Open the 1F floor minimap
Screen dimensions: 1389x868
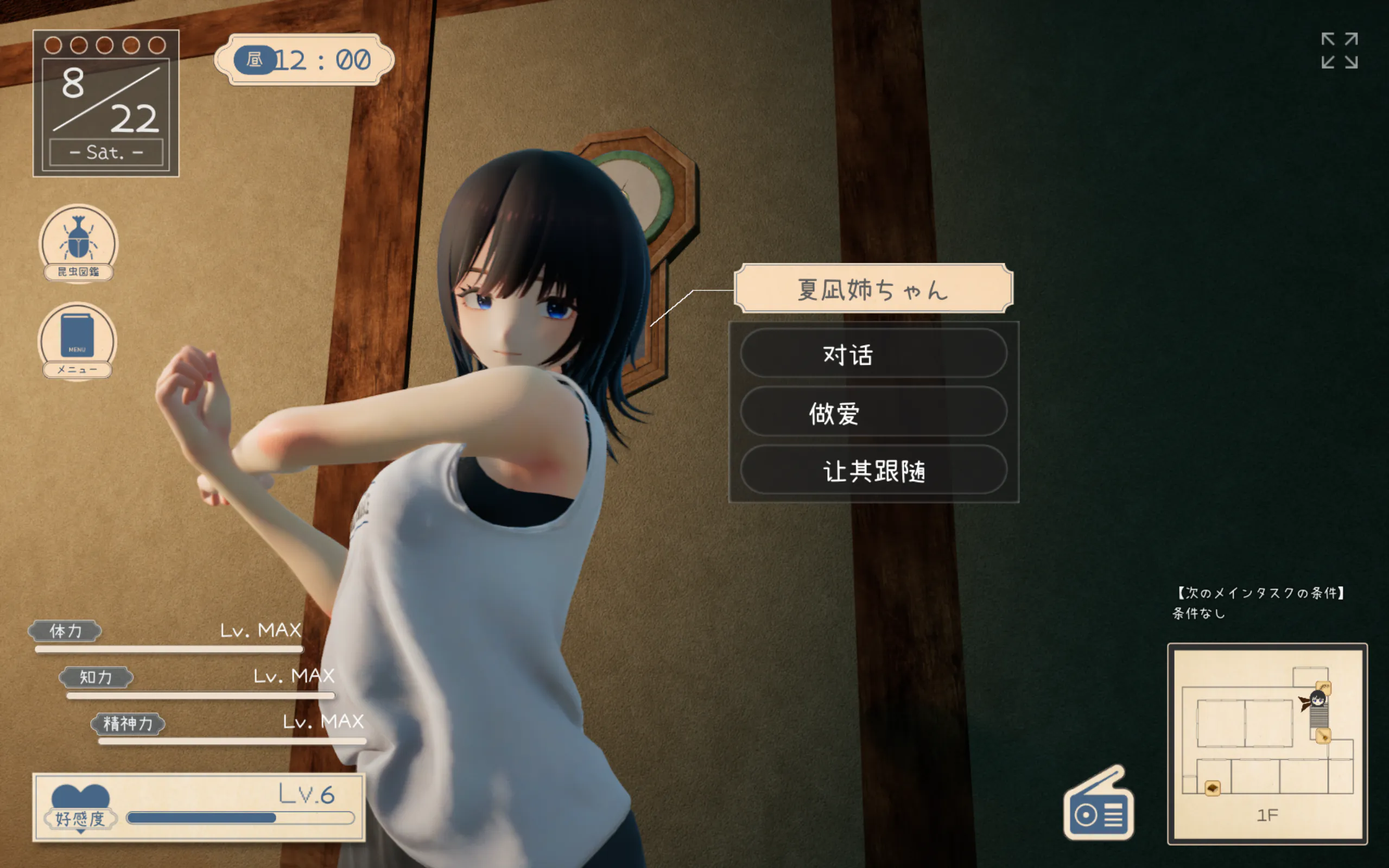click(x=1267, y=743)
